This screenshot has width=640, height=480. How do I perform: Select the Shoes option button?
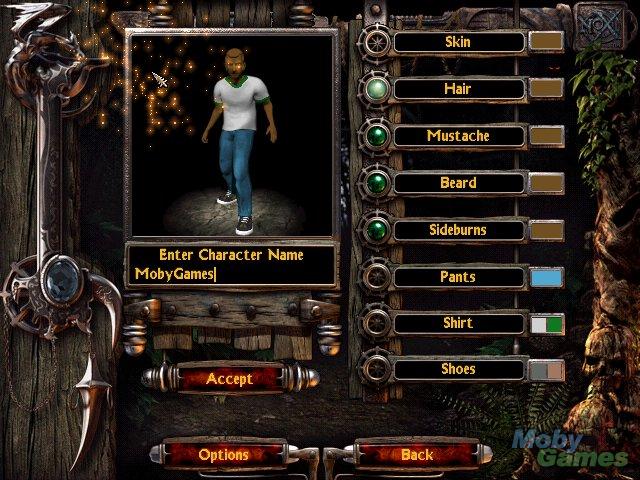click(458, 370)
